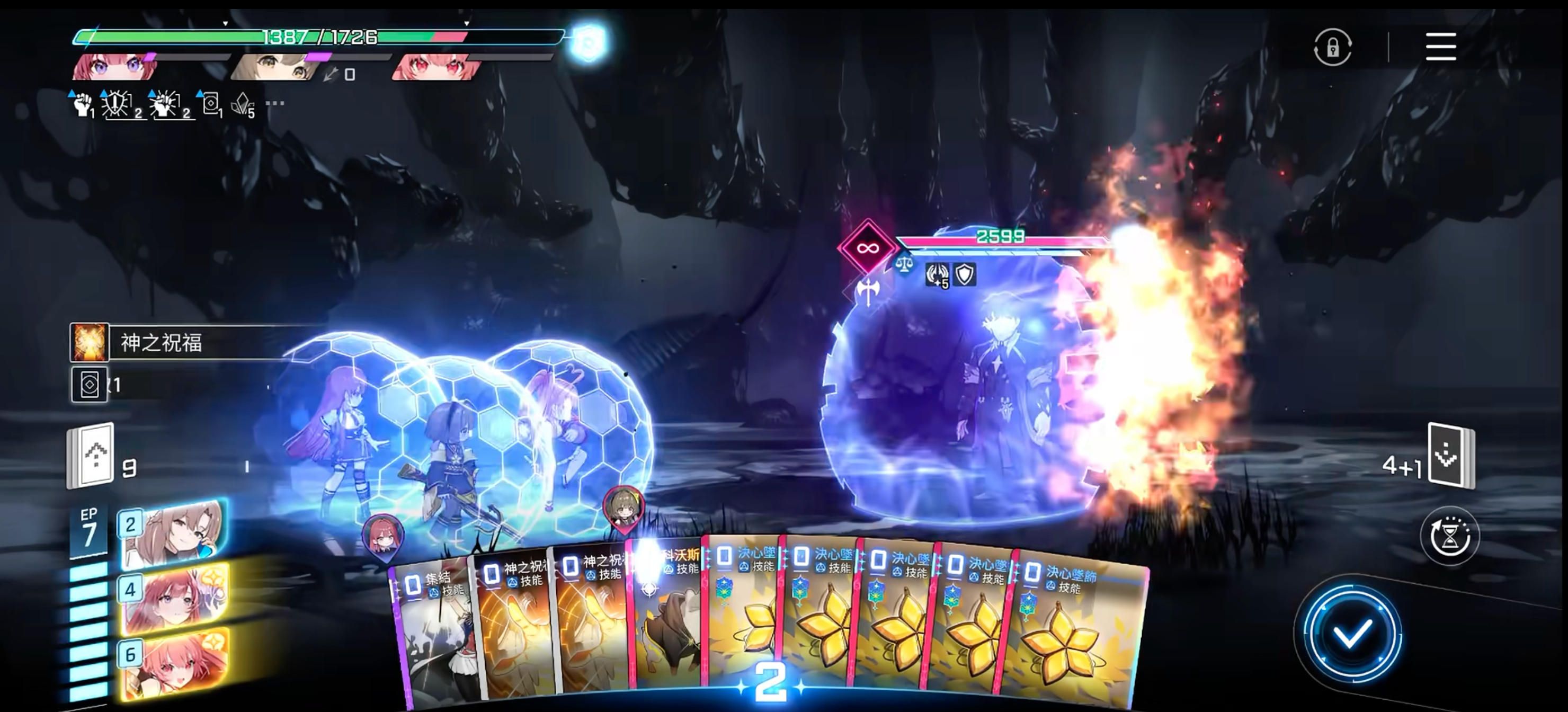Image resolution: width=1568 pixels, height=712 pixels.
Task: Tap the enemy's infinity intent diamond
Action: 867,248
